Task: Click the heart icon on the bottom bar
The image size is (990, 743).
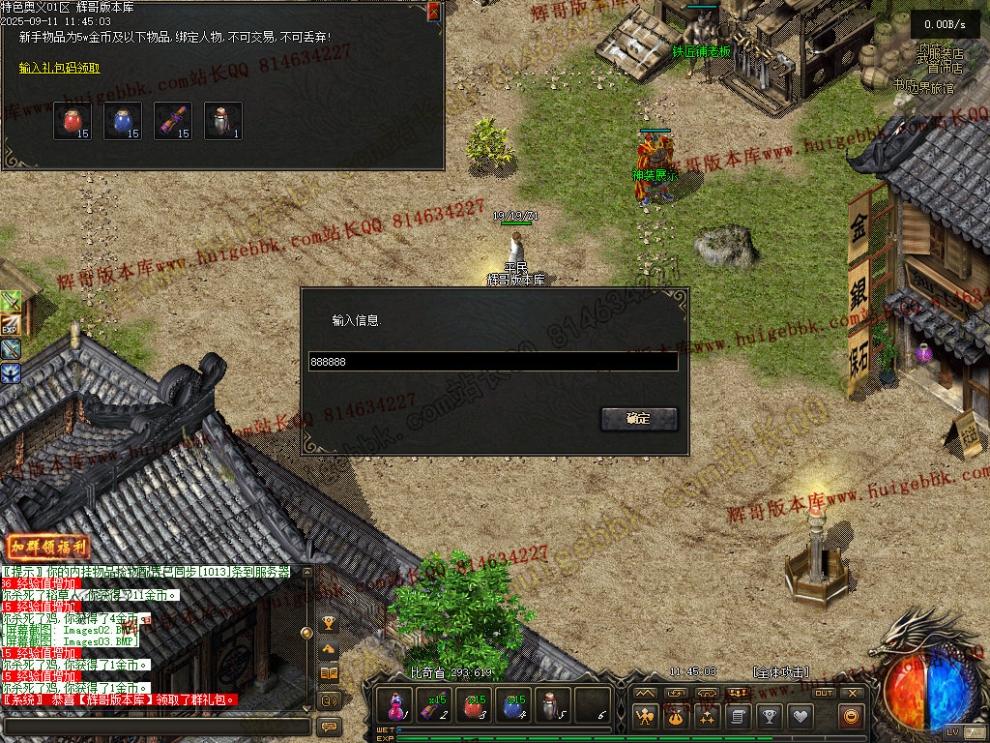Action: coord(800,716)
